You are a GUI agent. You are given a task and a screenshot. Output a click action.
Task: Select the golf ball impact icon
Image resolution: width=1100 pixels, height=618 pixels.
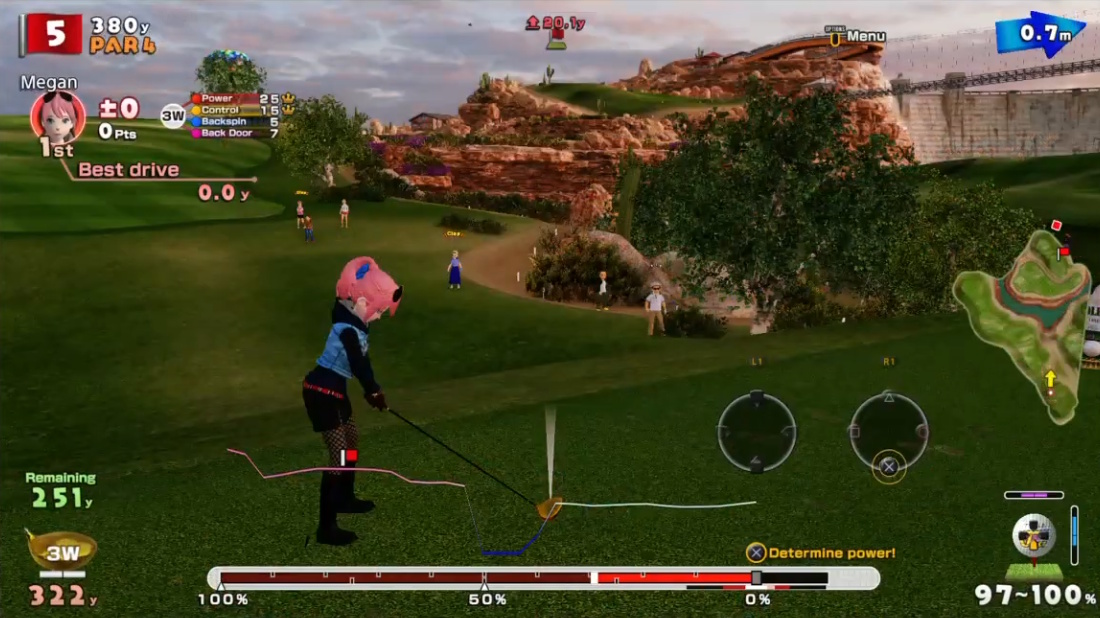click(1034, 535)
